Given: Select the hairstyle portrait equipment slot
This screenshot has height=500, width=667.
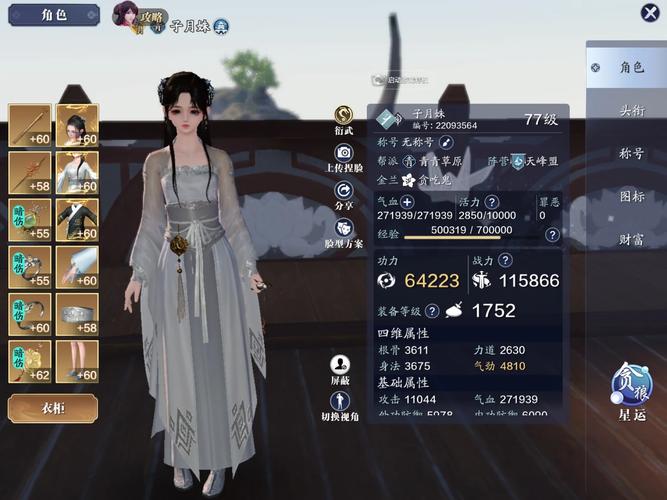Looking at the screenshot, I should 77,125.
